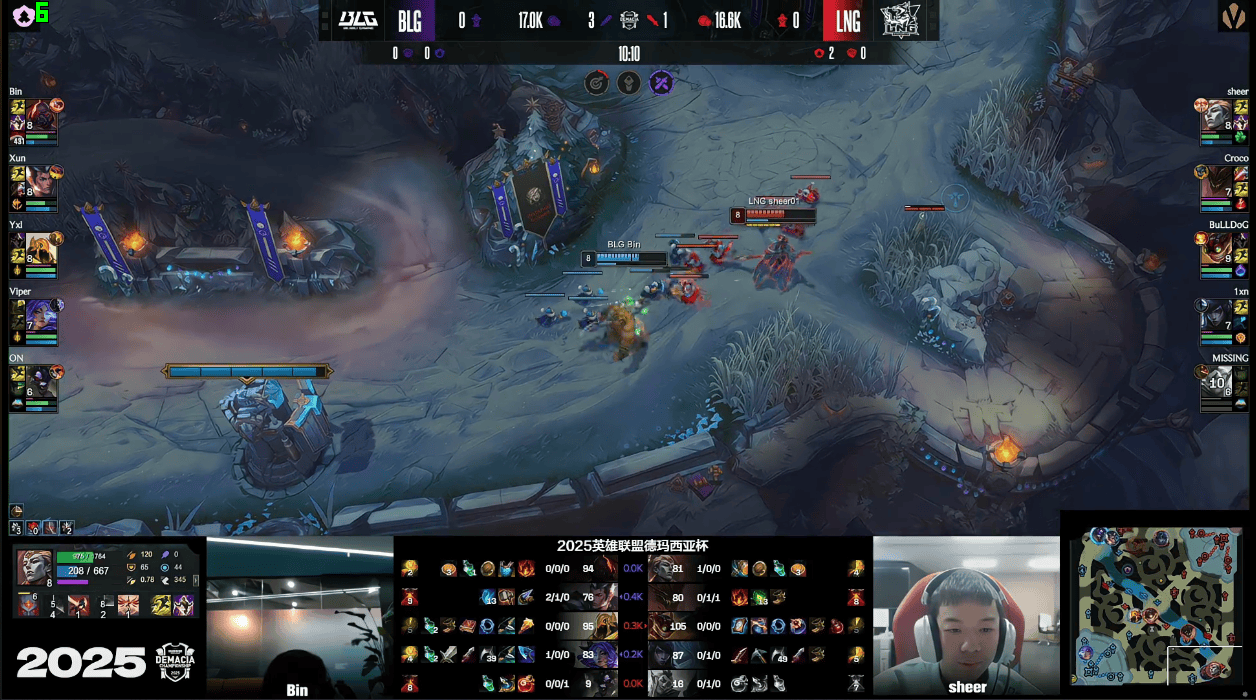Image resolution: width=1256 pixels, height=700 pixels.
Task: Select Bin's portrait in the left team list
Action: coord(40,113)
